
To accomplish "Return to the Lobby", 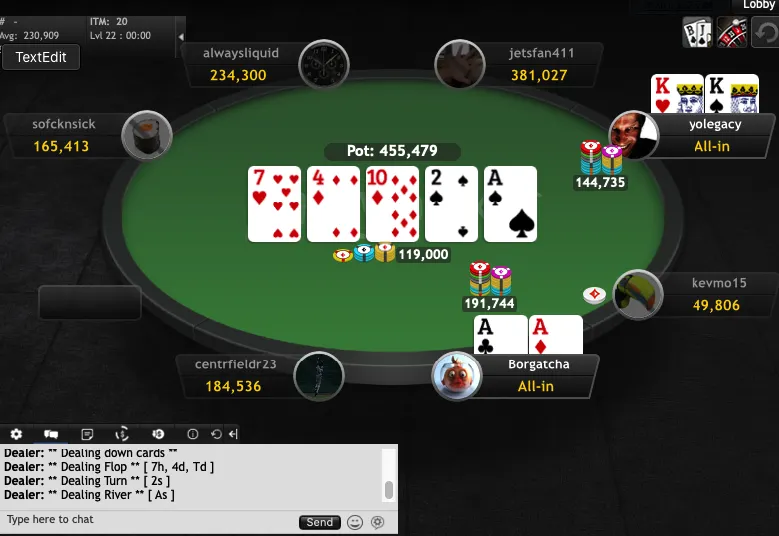I will 758,6.
